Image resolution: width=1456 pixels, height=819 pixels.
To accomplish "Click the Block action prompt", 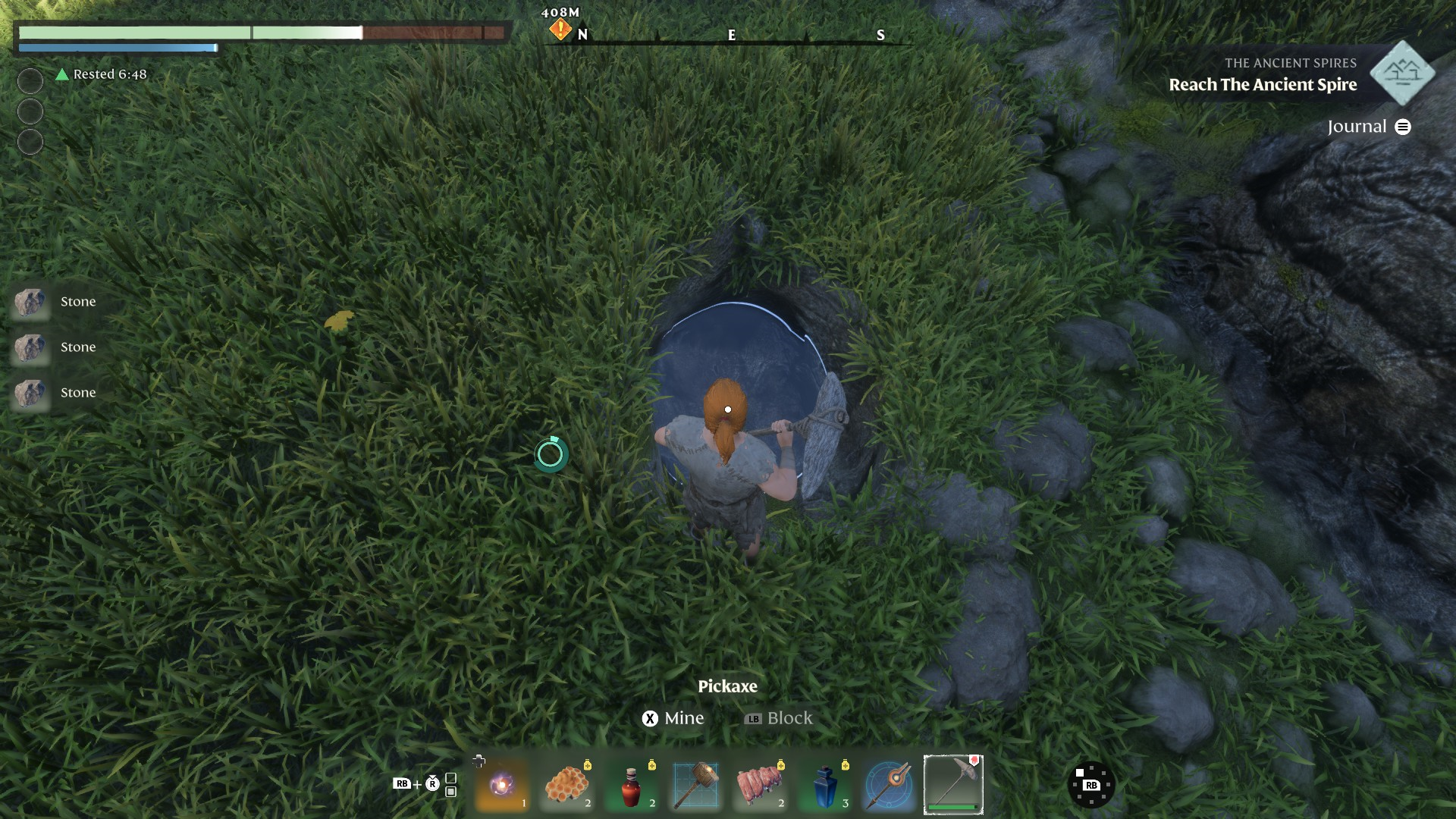I will click(x=778, y=717).
